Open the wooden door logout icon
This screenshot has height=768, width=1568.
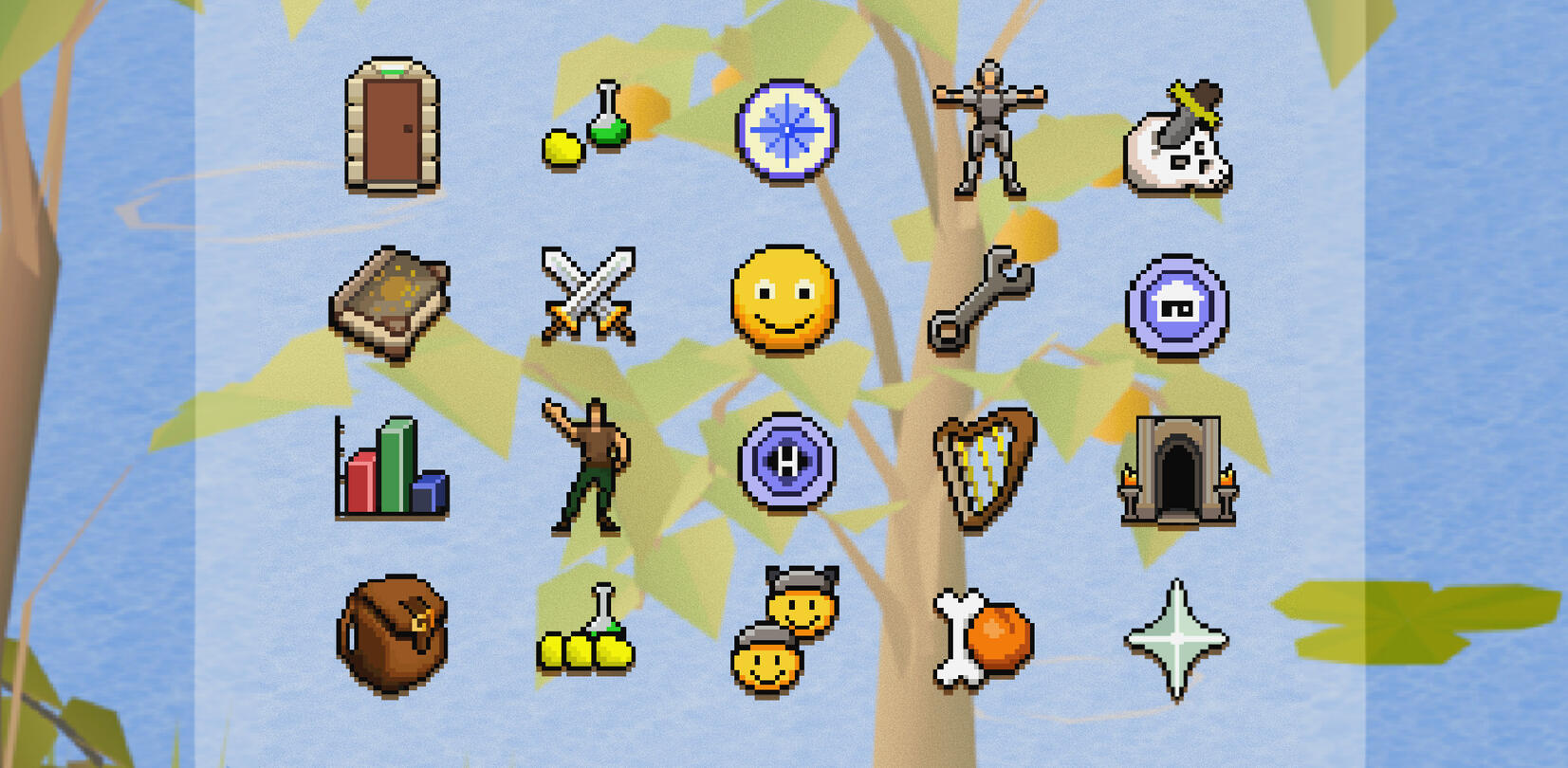pyautogui.click(x=396, y=129)
